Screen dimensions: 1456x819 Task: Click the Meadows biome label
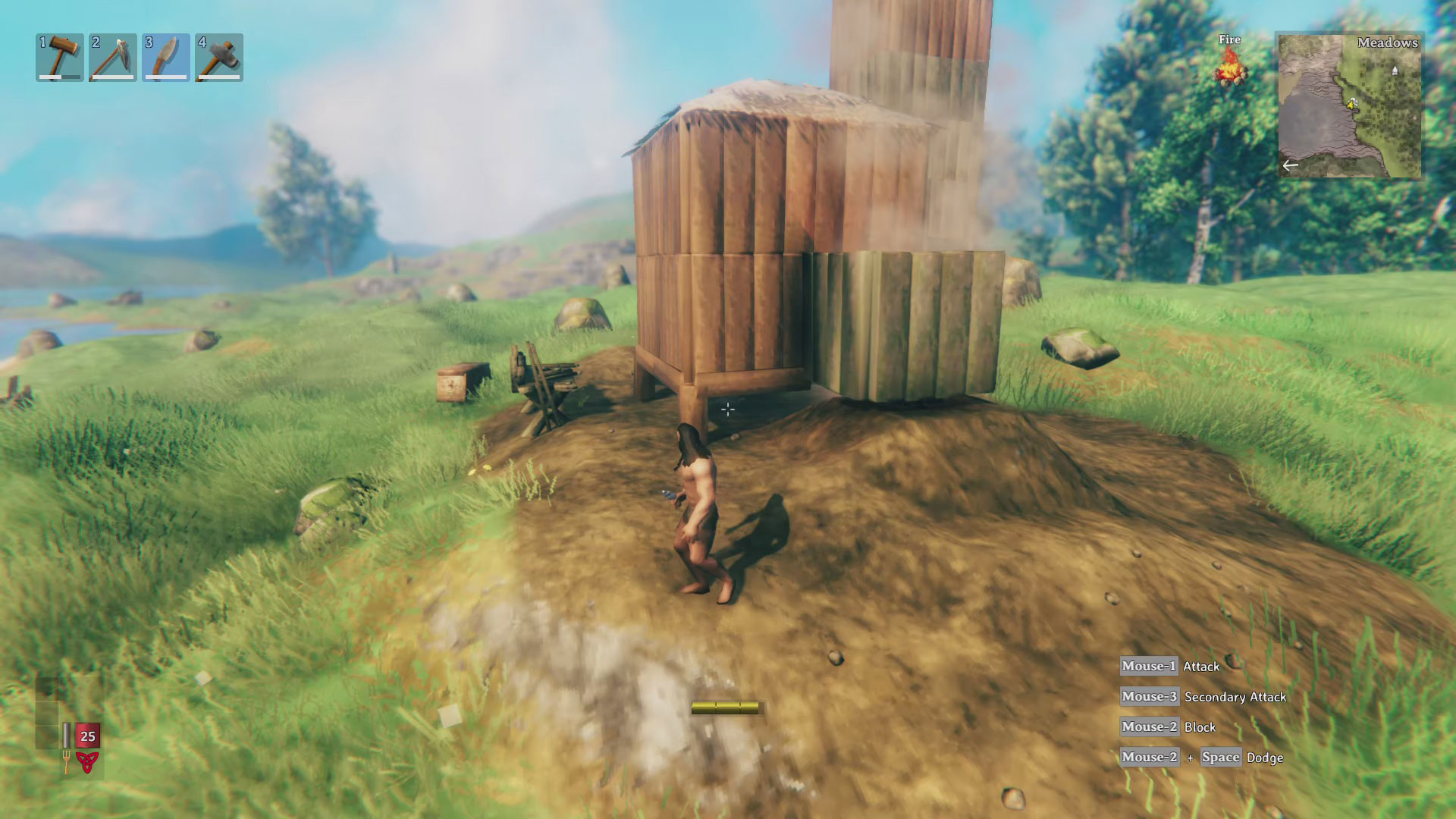(x=1387, y=43)
